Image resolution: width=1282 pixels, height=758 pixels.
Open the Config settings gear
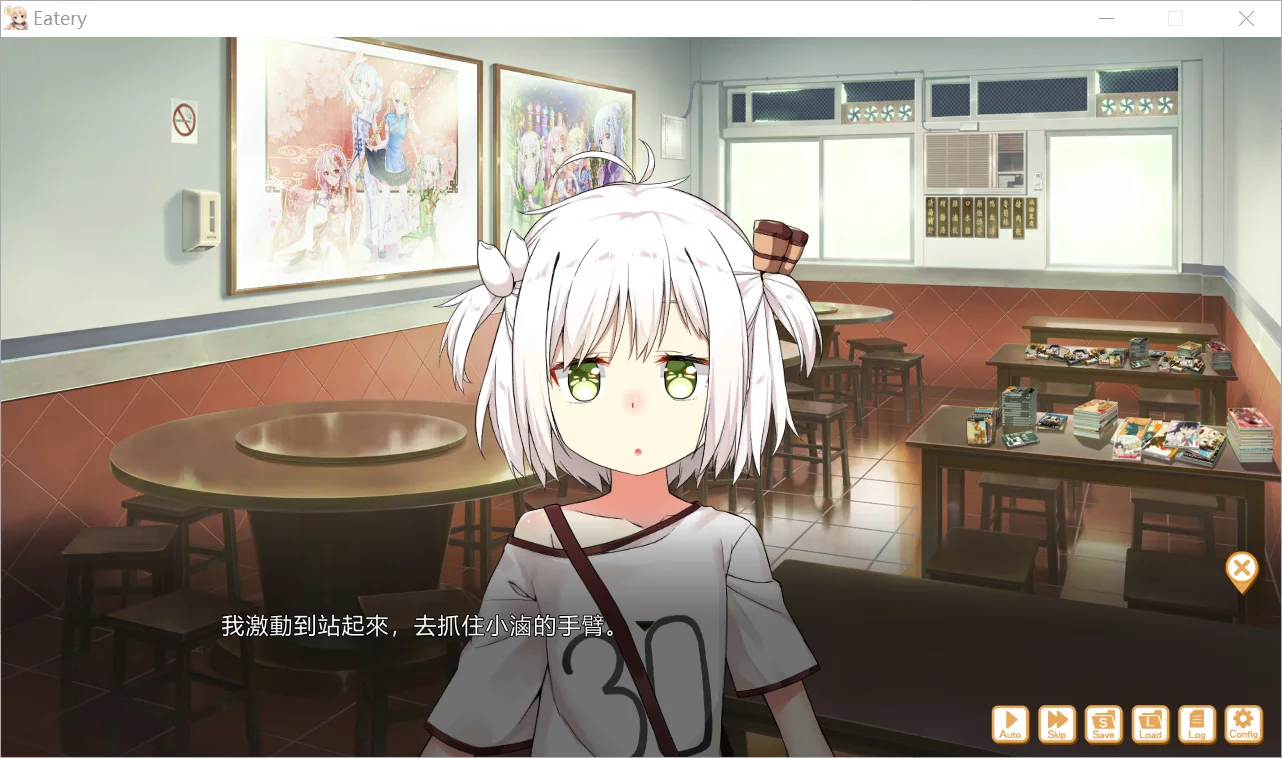(x=1243, y=723)
